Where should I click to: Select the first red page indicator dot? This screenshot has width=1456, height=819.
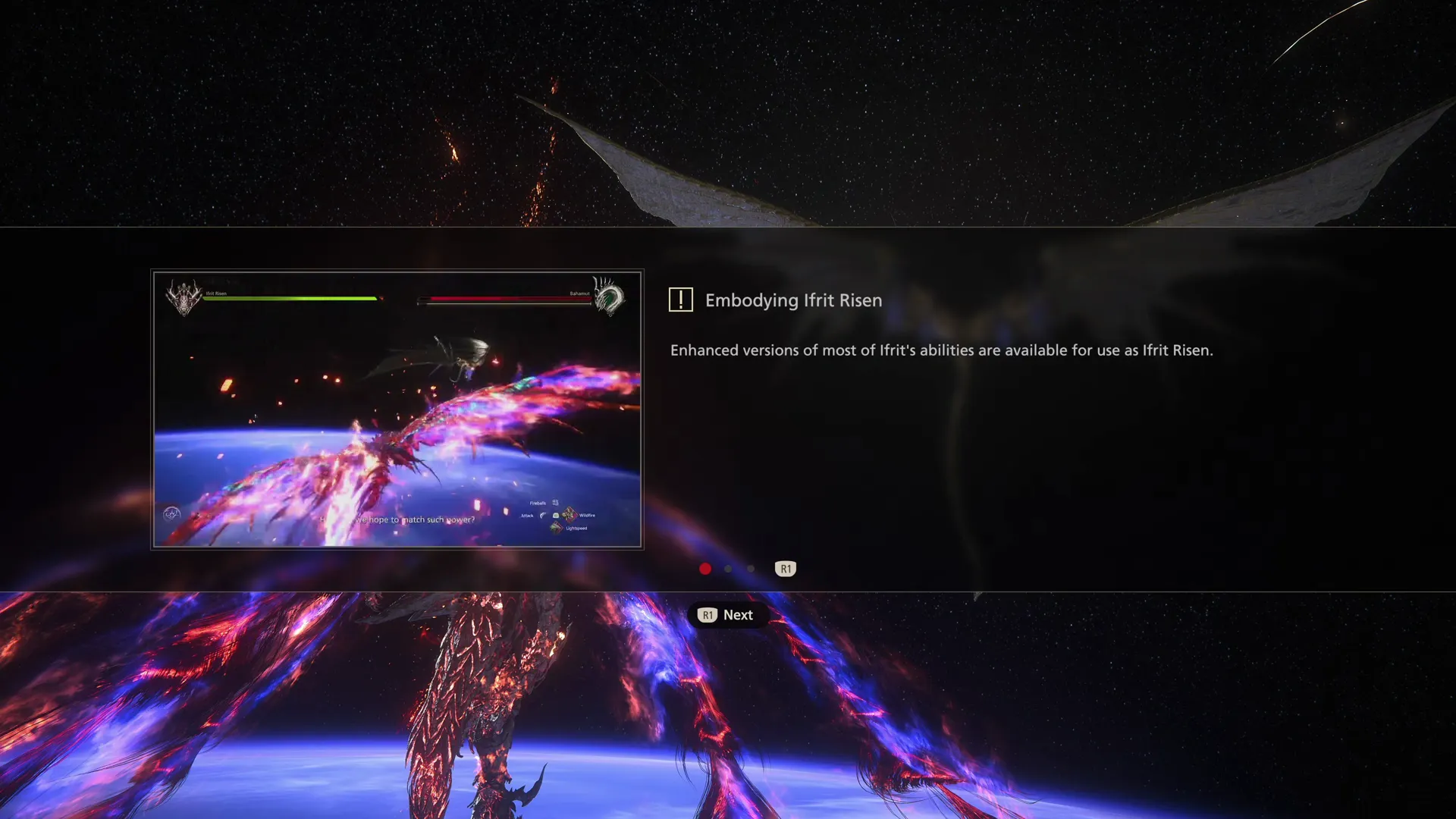point(705,569)
